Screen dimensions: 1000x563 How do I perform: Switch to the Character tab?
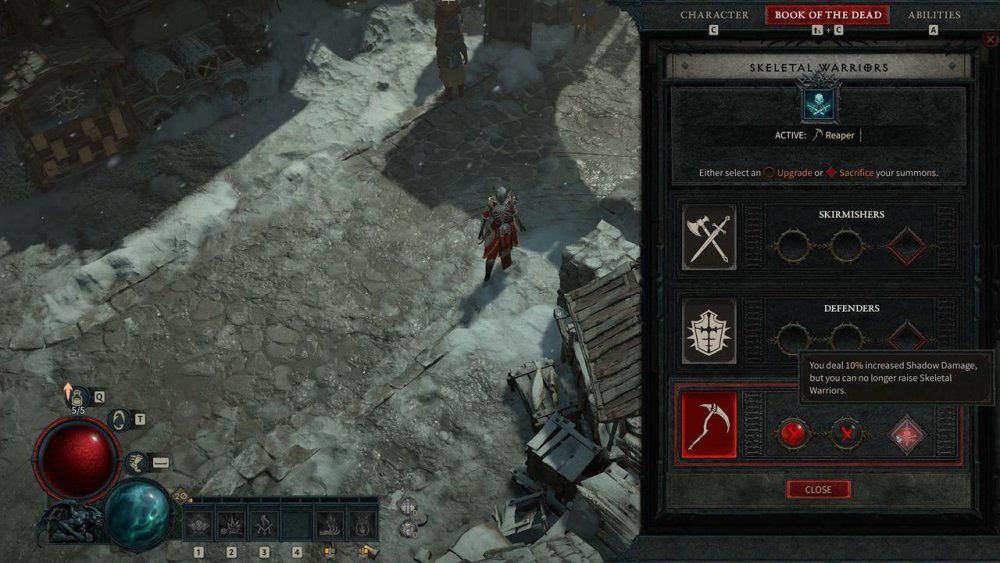(714, 15)
